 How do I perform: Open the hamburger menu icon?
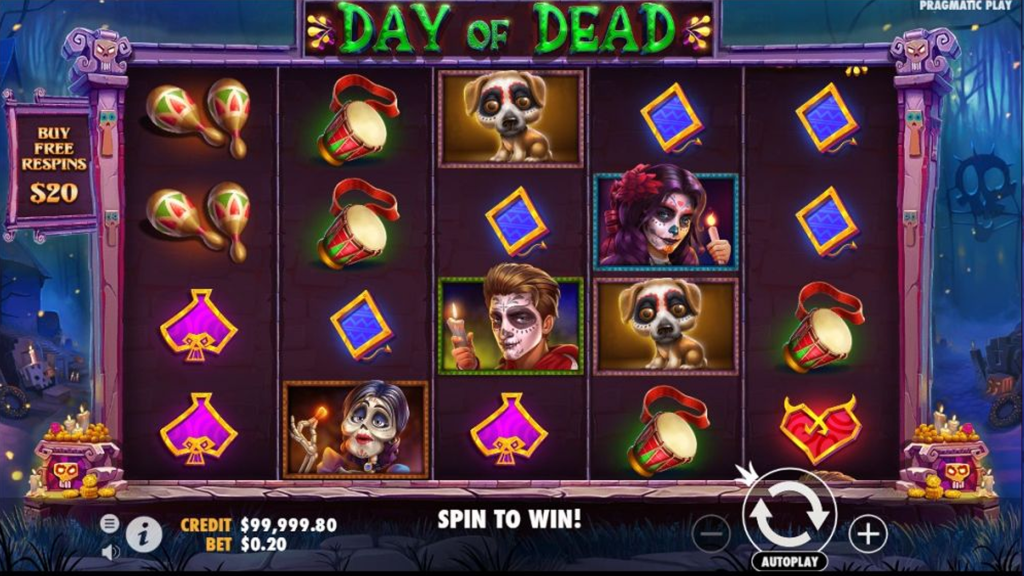[110, 523]
